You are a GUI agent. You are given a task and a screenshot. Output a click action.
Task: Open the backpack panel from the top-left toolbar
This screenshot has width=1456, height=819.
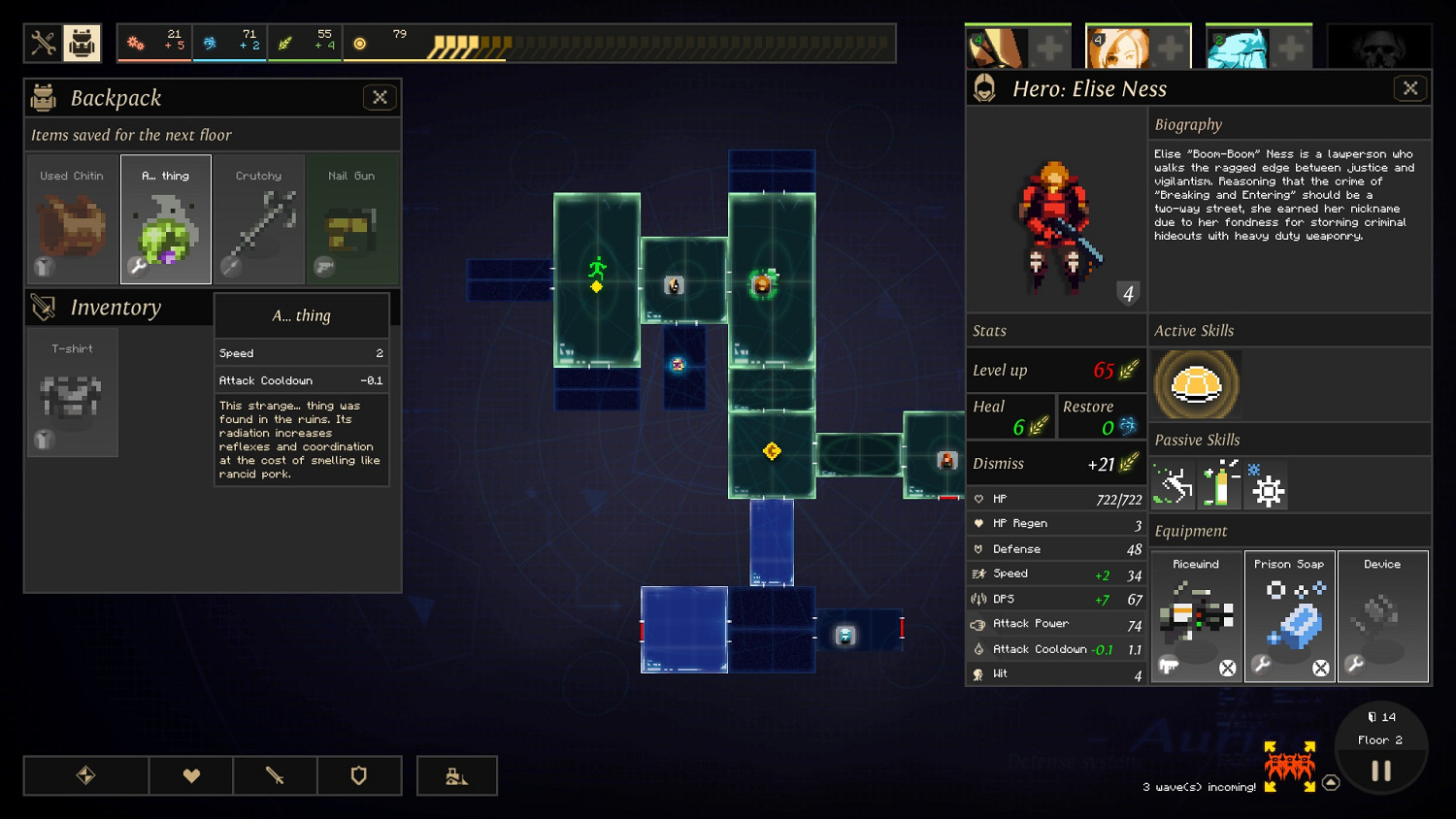[x=80, y=43]
